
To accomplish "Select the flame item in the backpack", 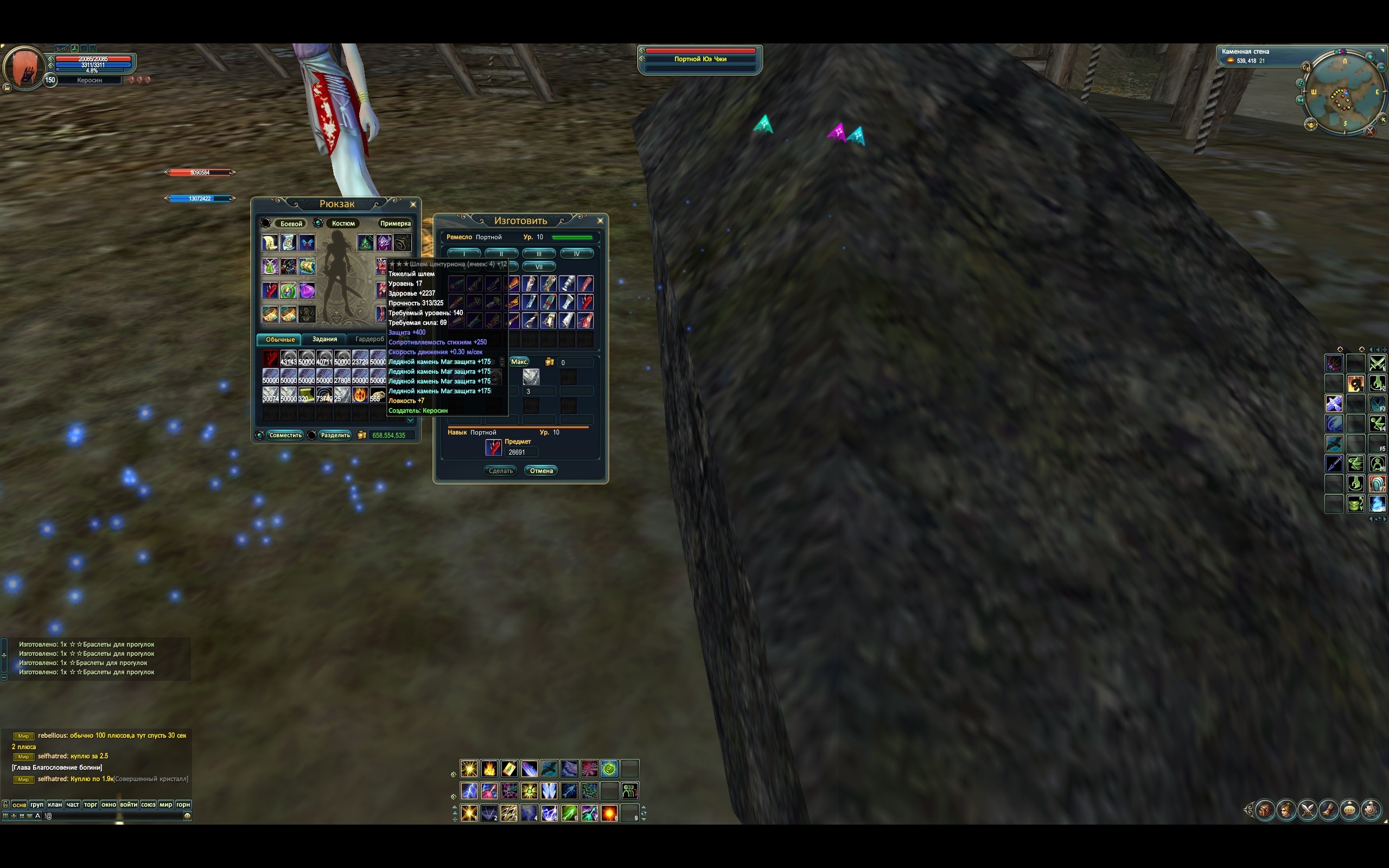I will click(360, 394).
